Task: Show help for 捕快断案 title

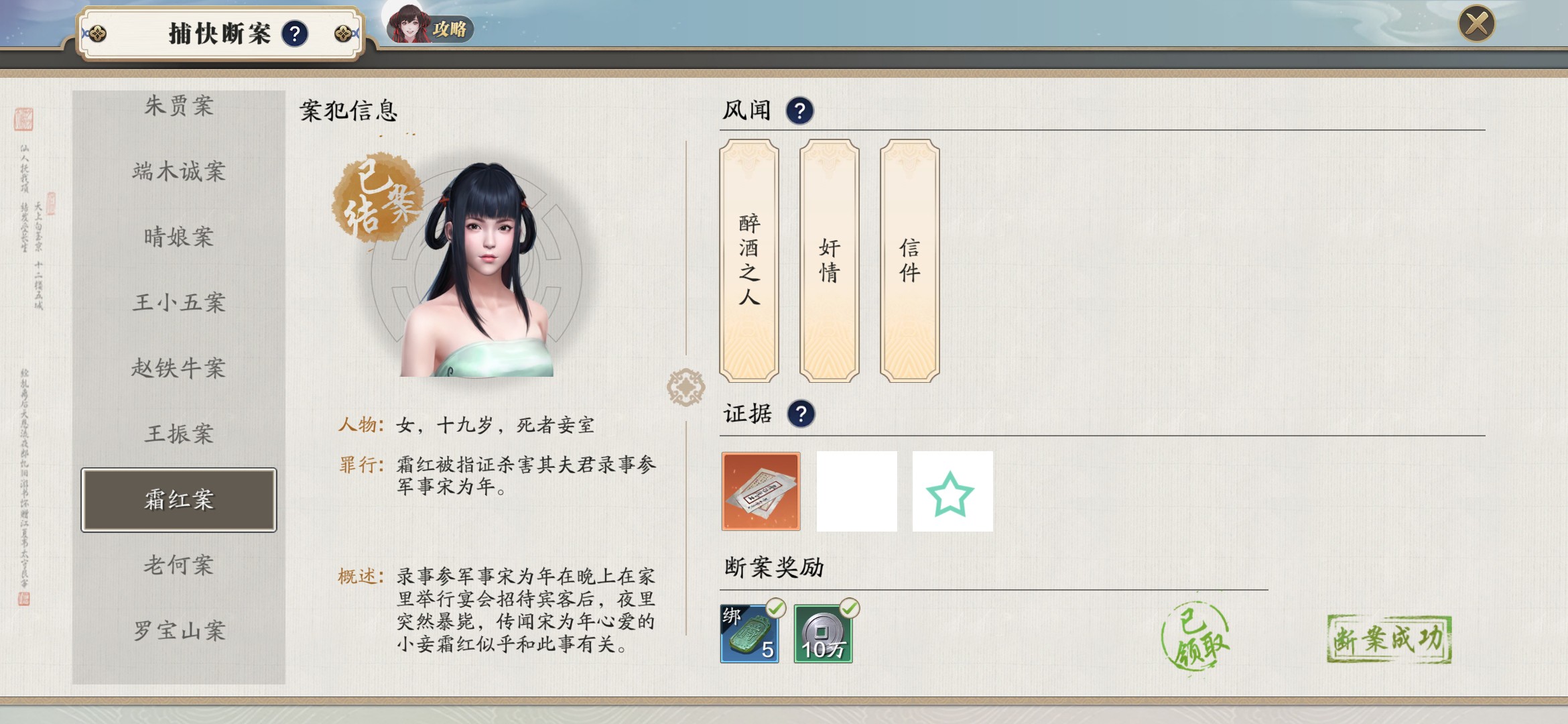Action: pos(295,34)
